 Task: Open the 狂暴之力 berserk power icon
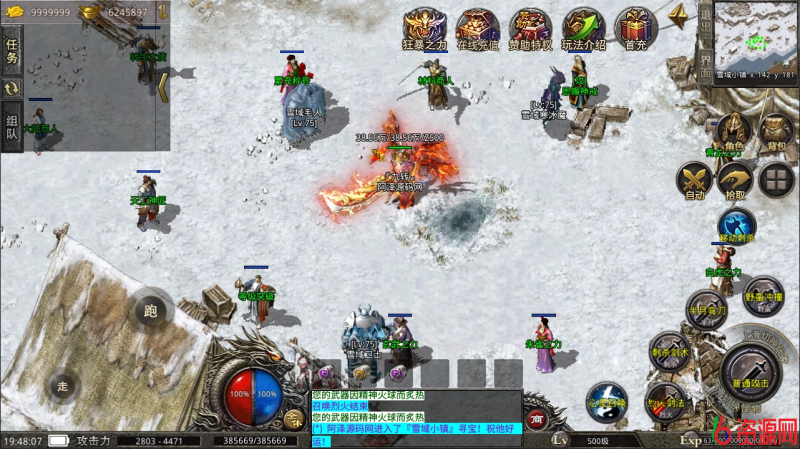[x=424, y=28]
